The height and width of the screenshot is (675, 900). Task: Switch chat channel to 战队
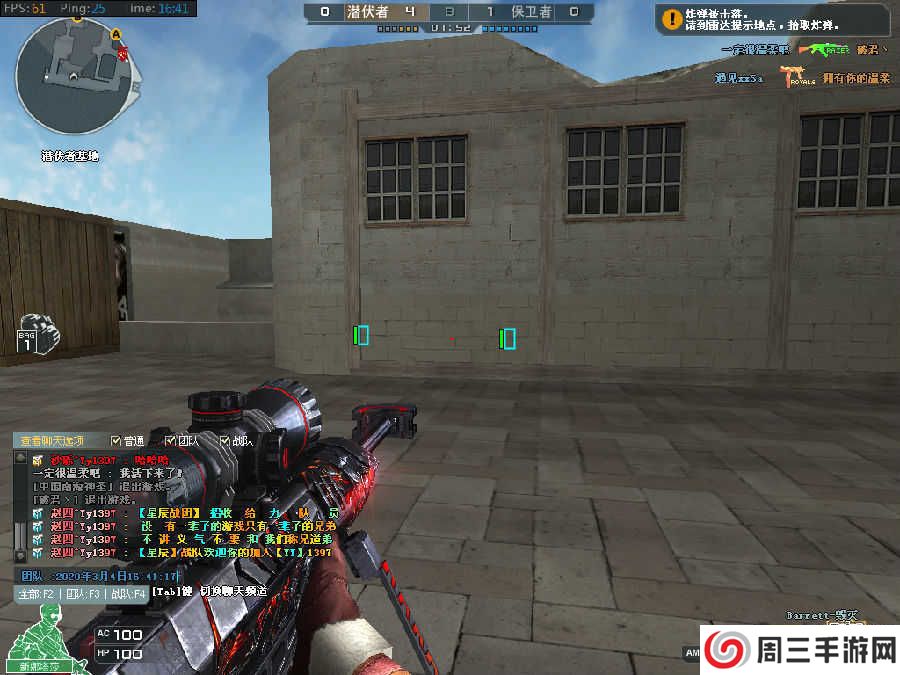[x=128, y=593]
